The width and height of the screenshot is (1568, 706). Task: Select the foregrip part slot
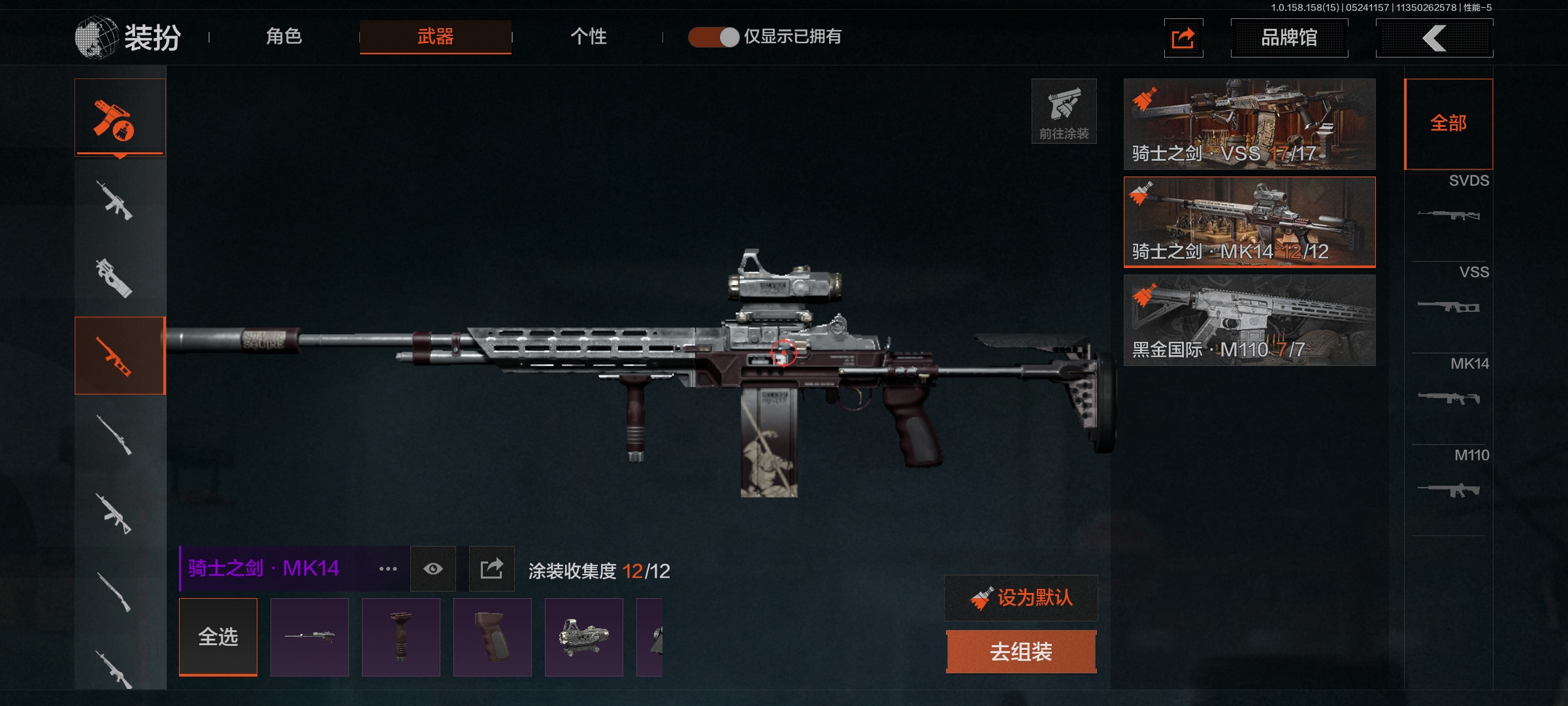tap(401, 637)
